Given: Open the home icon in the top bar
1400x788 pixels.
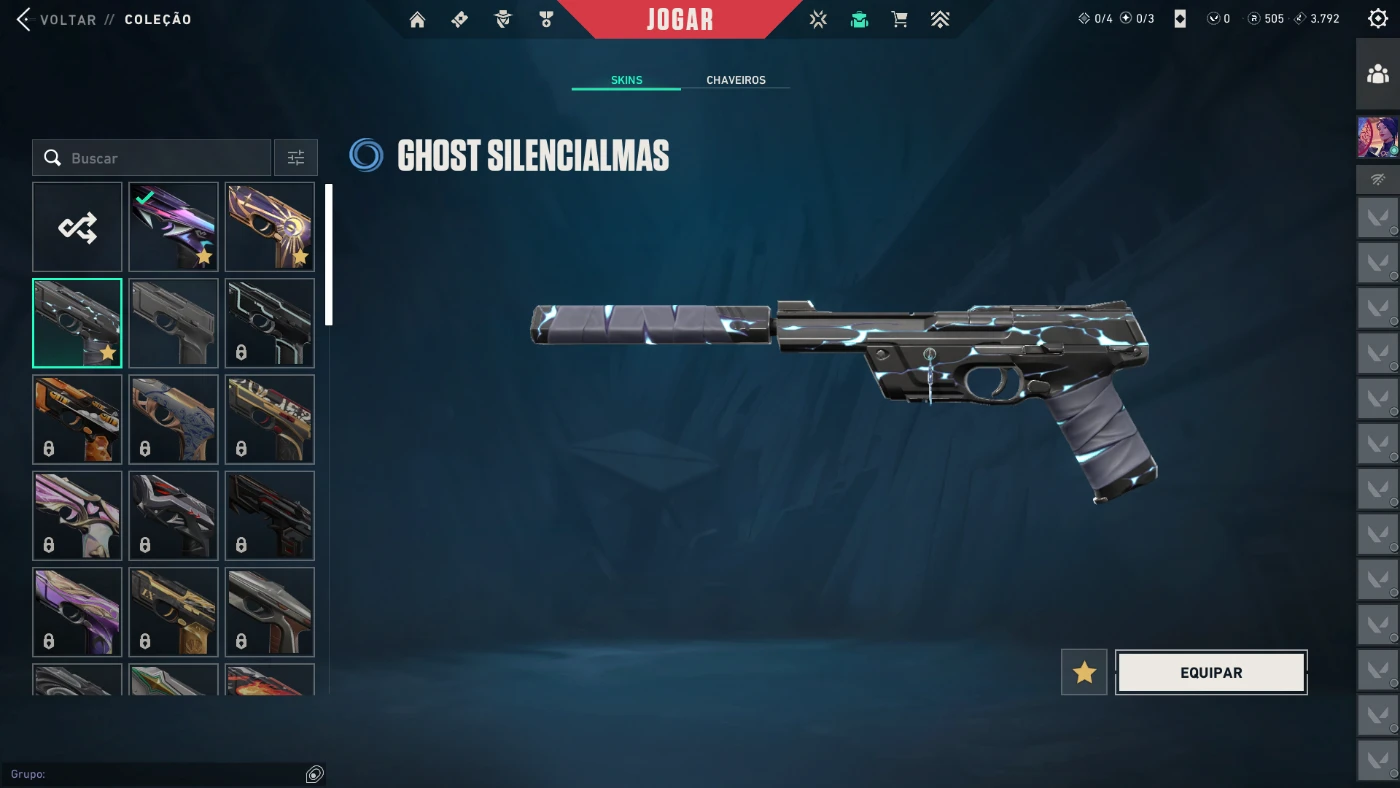Looking at the screenshot, I should tap(417, 19).
